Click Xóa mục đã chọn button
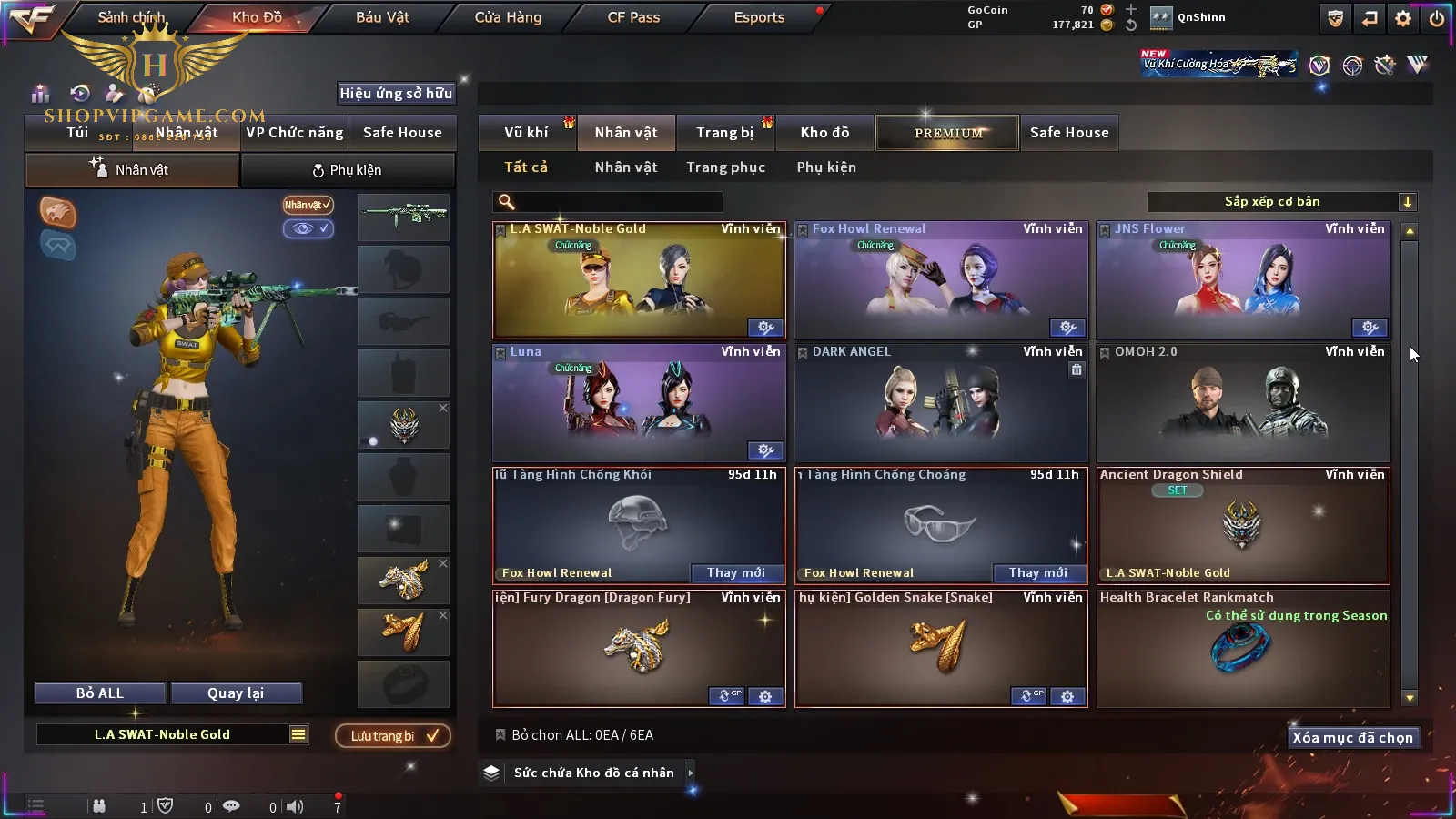Viewport: 1456px width, 819px height. click(x=1352, y=738)
